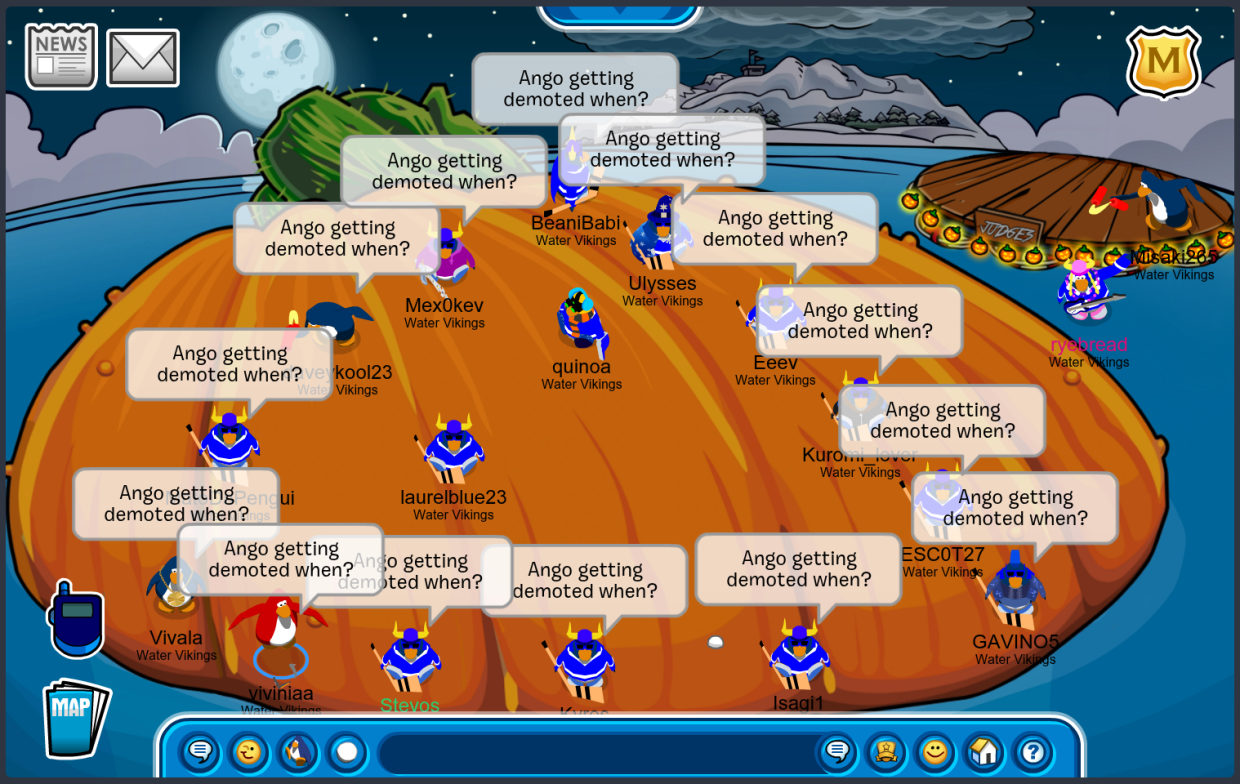Screen dimensions: 1240x784
Task: Send the chat message with speech bubble button
Action: coord(837,751)
